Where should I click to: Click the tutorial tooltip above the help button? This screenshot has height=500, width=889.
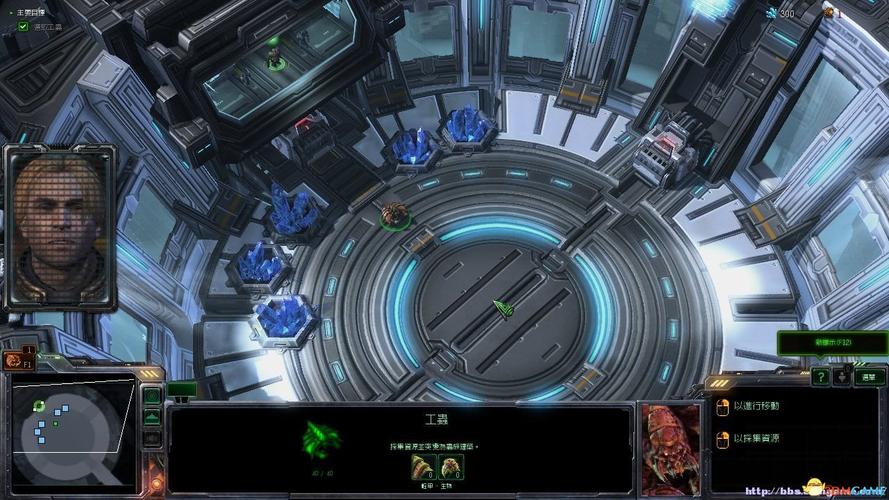[832, 342]
